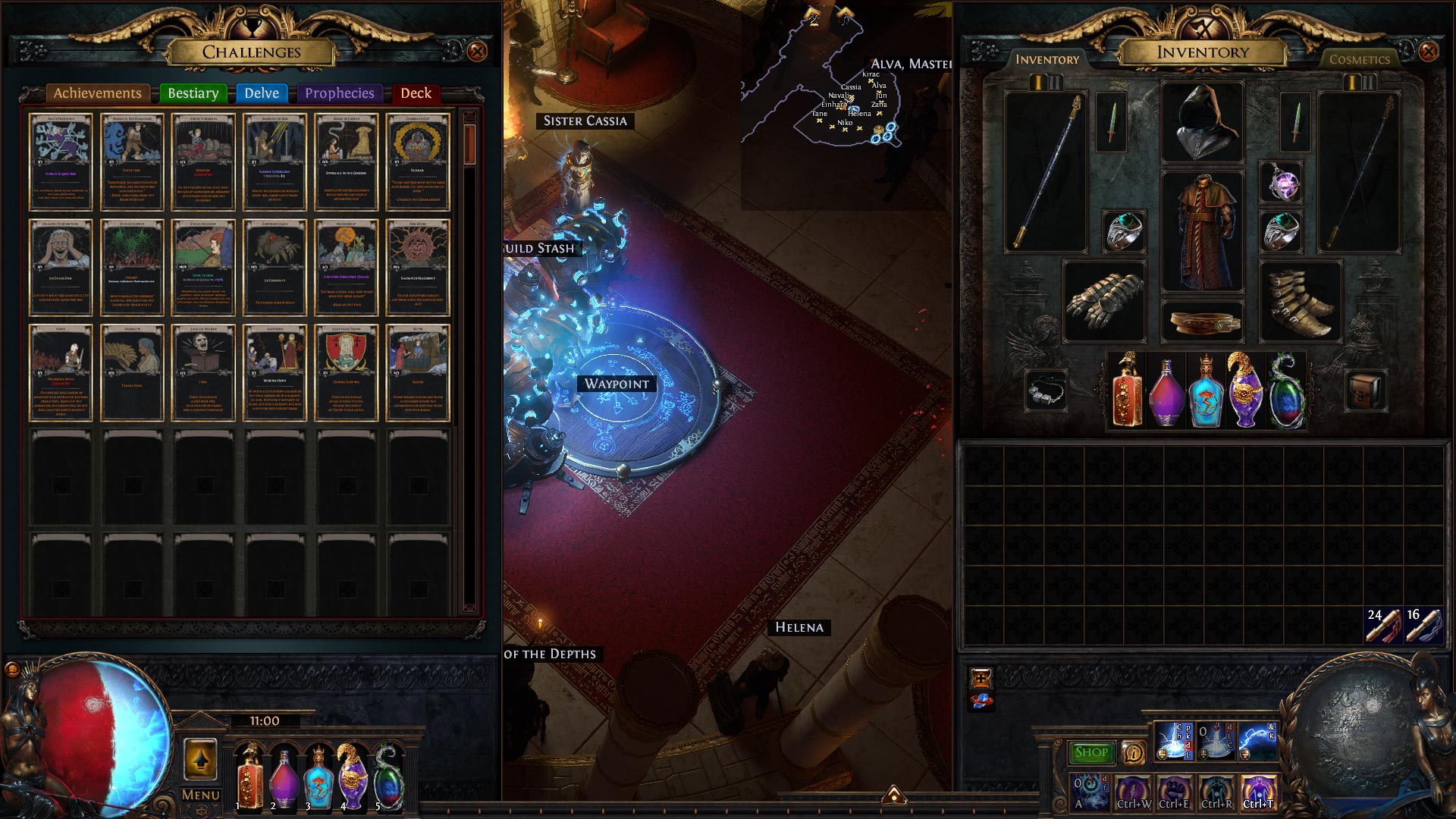Viewport: 1456px width, 819px height.
Task: Select the equipped robe body armour
Action: coord(1202,231)
